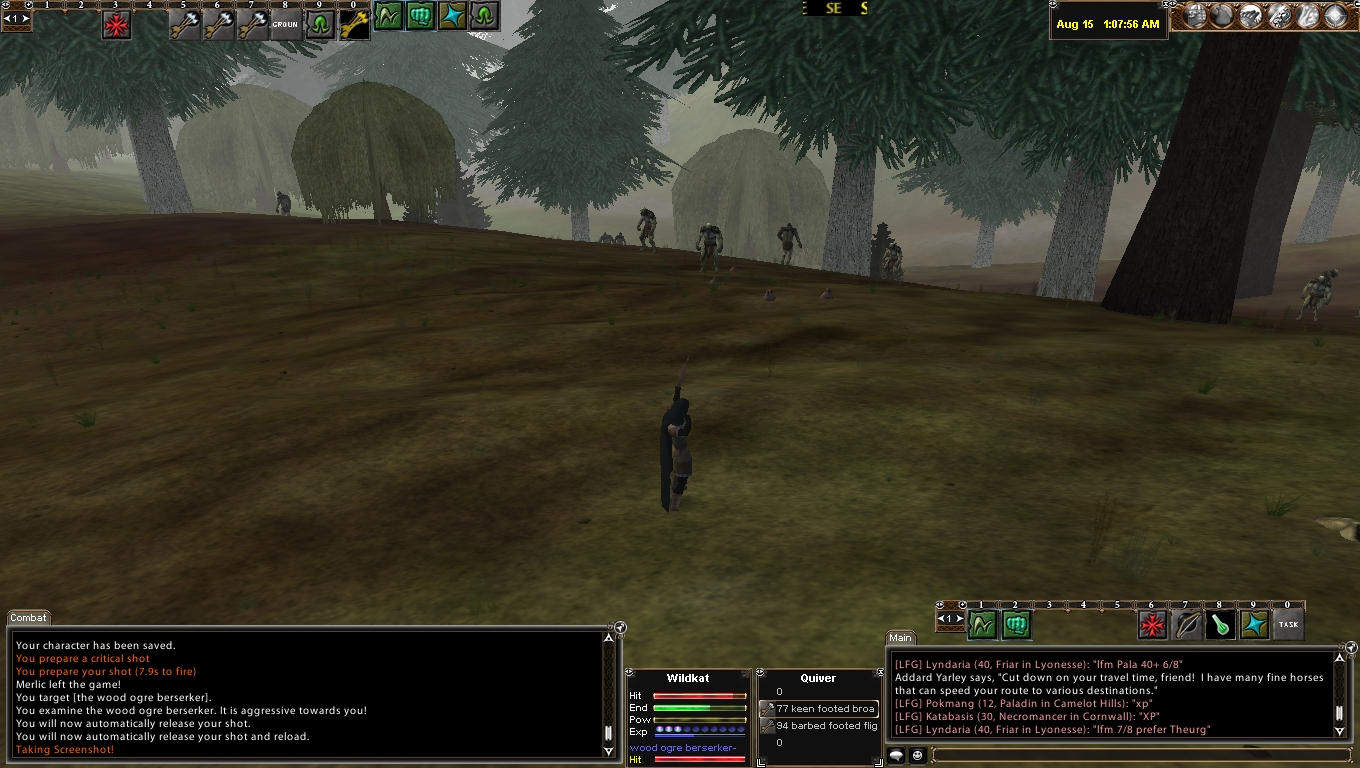
Task: Select the red cross icon in the top hotbar
Action: pyautogui.click(x=116, y=25)
